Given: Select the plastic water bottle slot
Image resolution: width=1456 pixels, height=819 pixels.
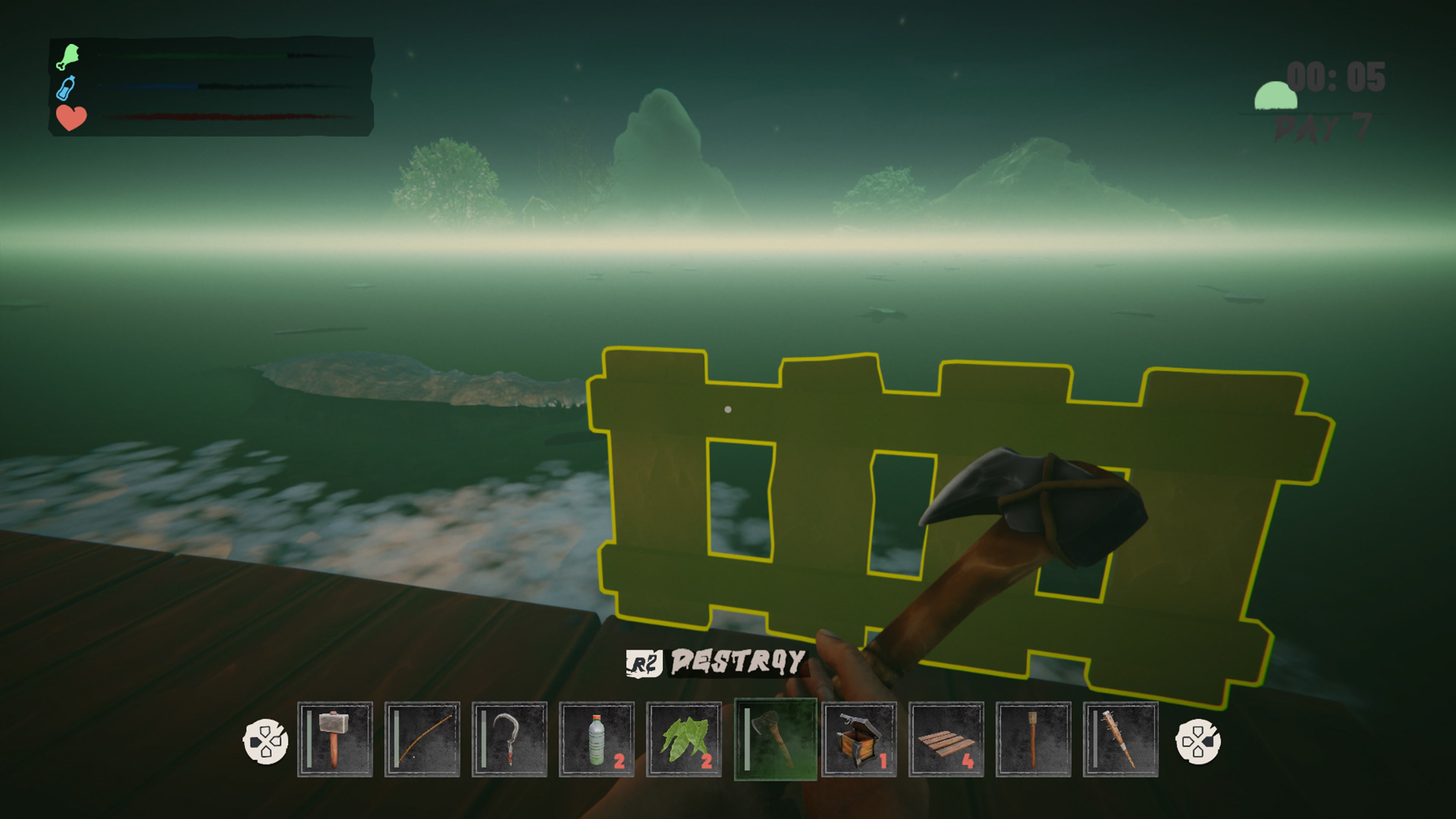Looking at the screenshot, I should point(596,739).
